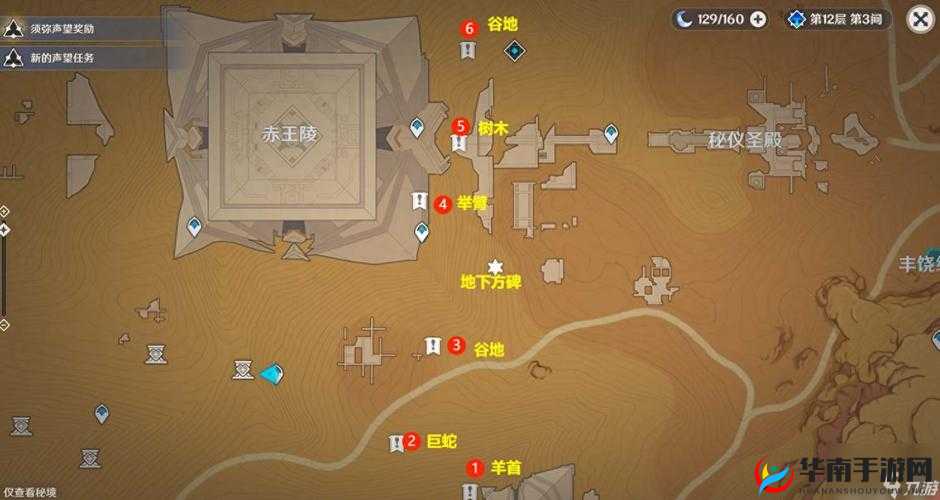
Task: Add Original Resin with the plus button
Action: (x=758, y=19)
